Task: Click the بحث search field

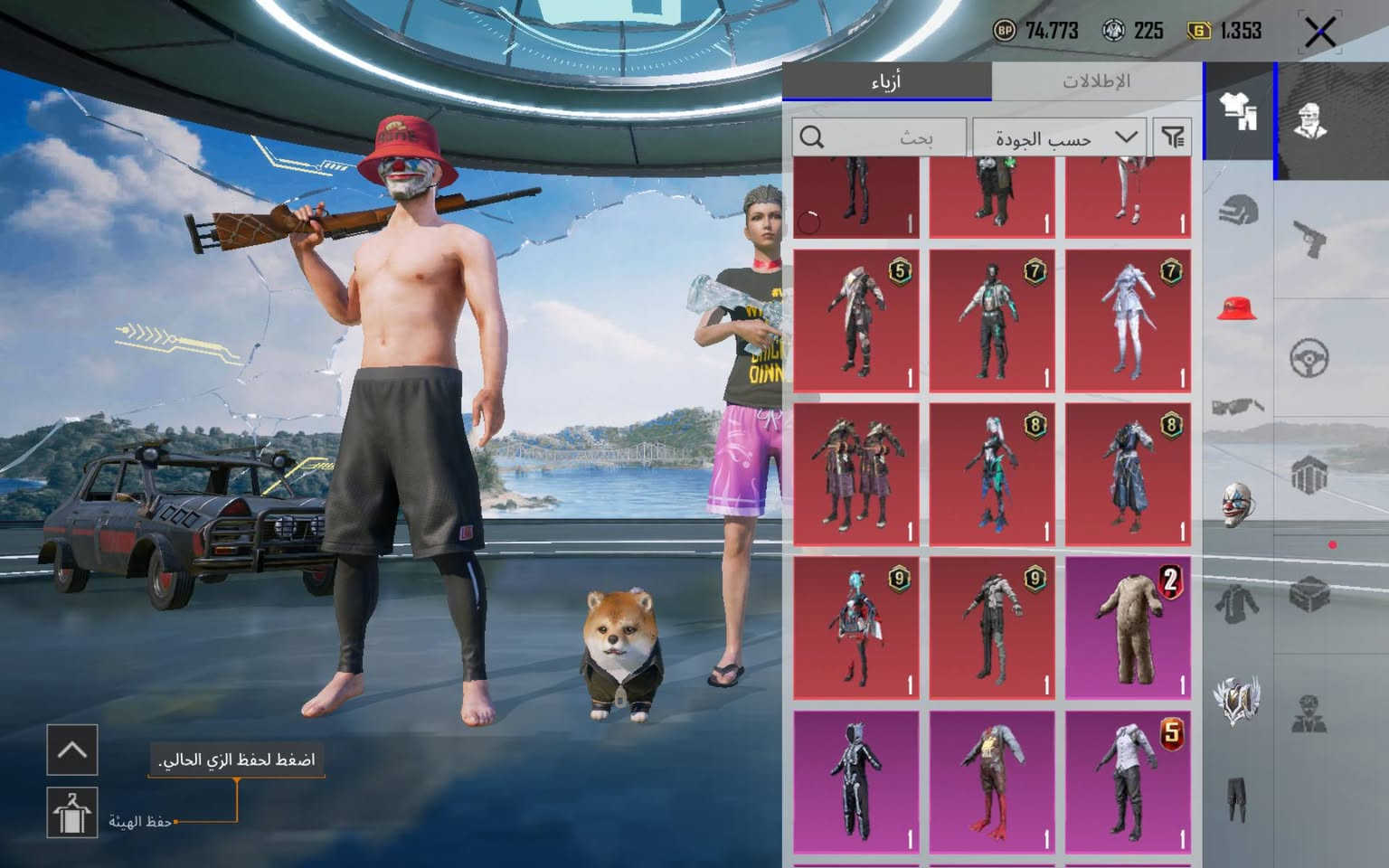Action: pos(879,137)
